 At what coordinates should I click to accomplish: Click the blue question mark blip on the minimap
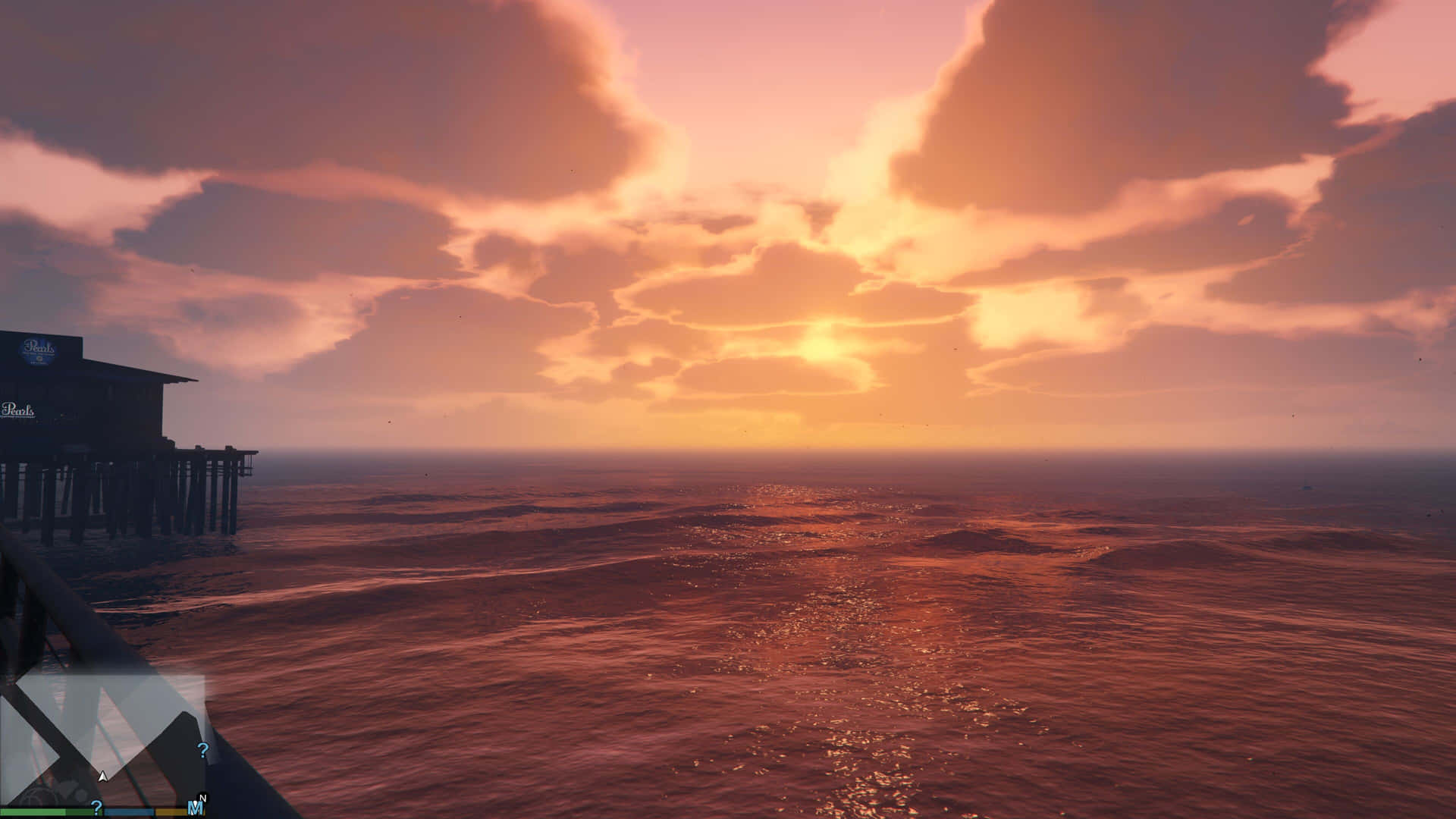click(x=202, y=750)
